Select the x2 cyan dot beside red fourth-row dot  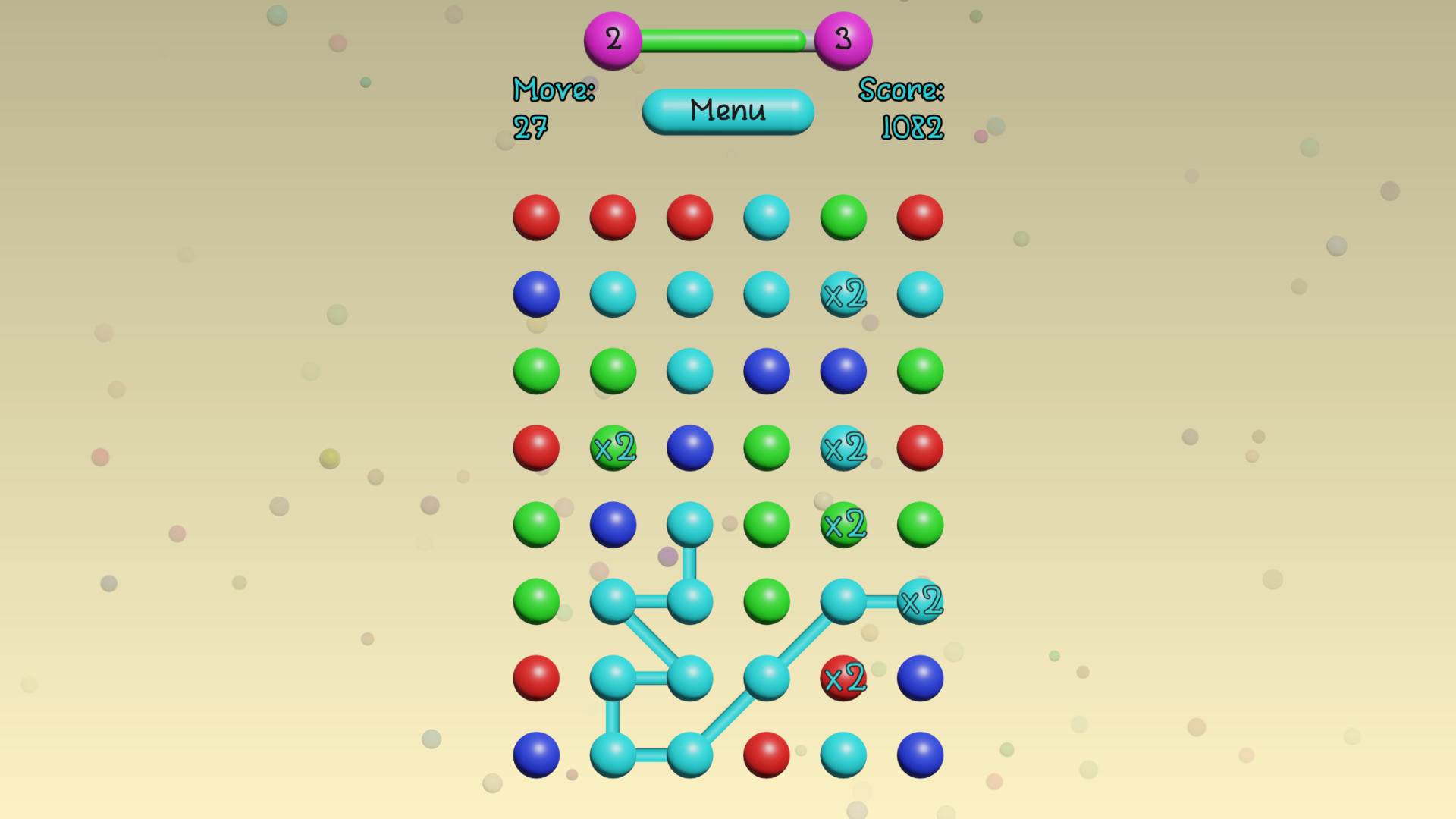pos(843,448)
